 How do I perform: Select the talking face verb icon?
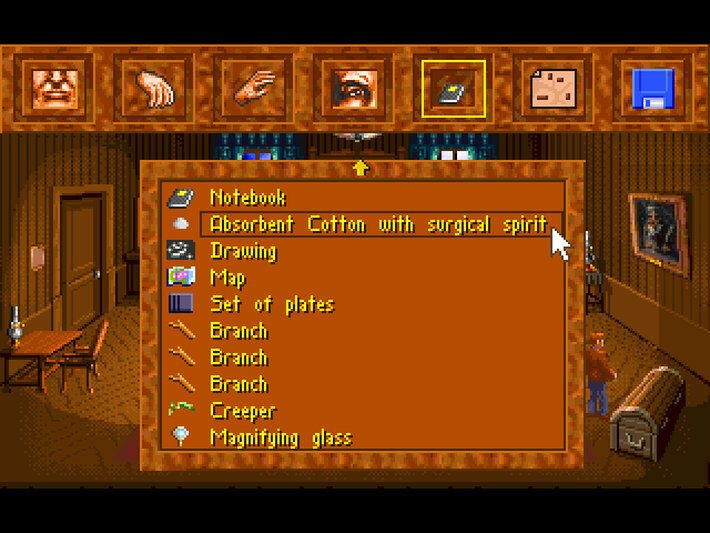click(x=53, y=88)
